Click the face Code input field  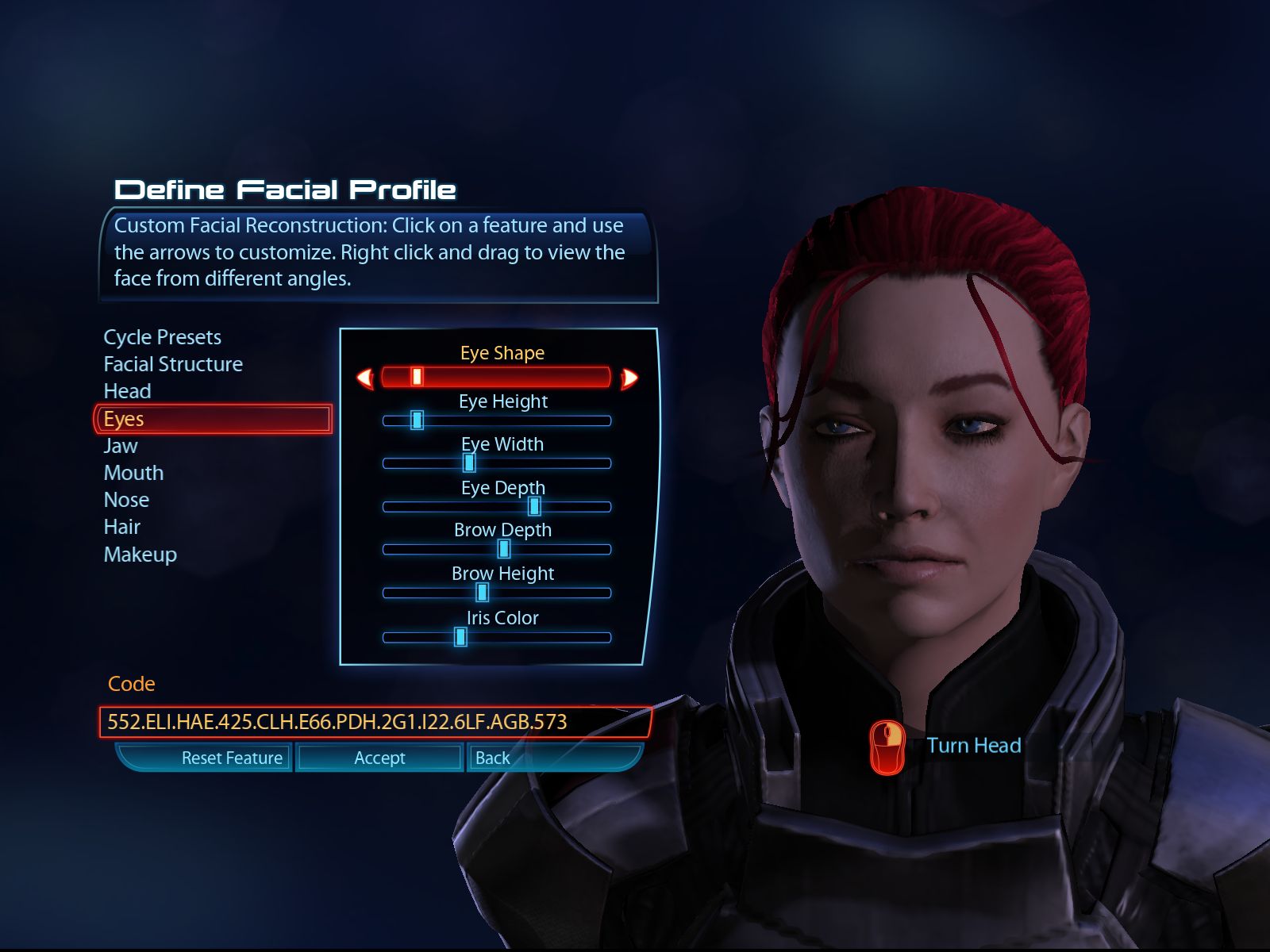375,722
